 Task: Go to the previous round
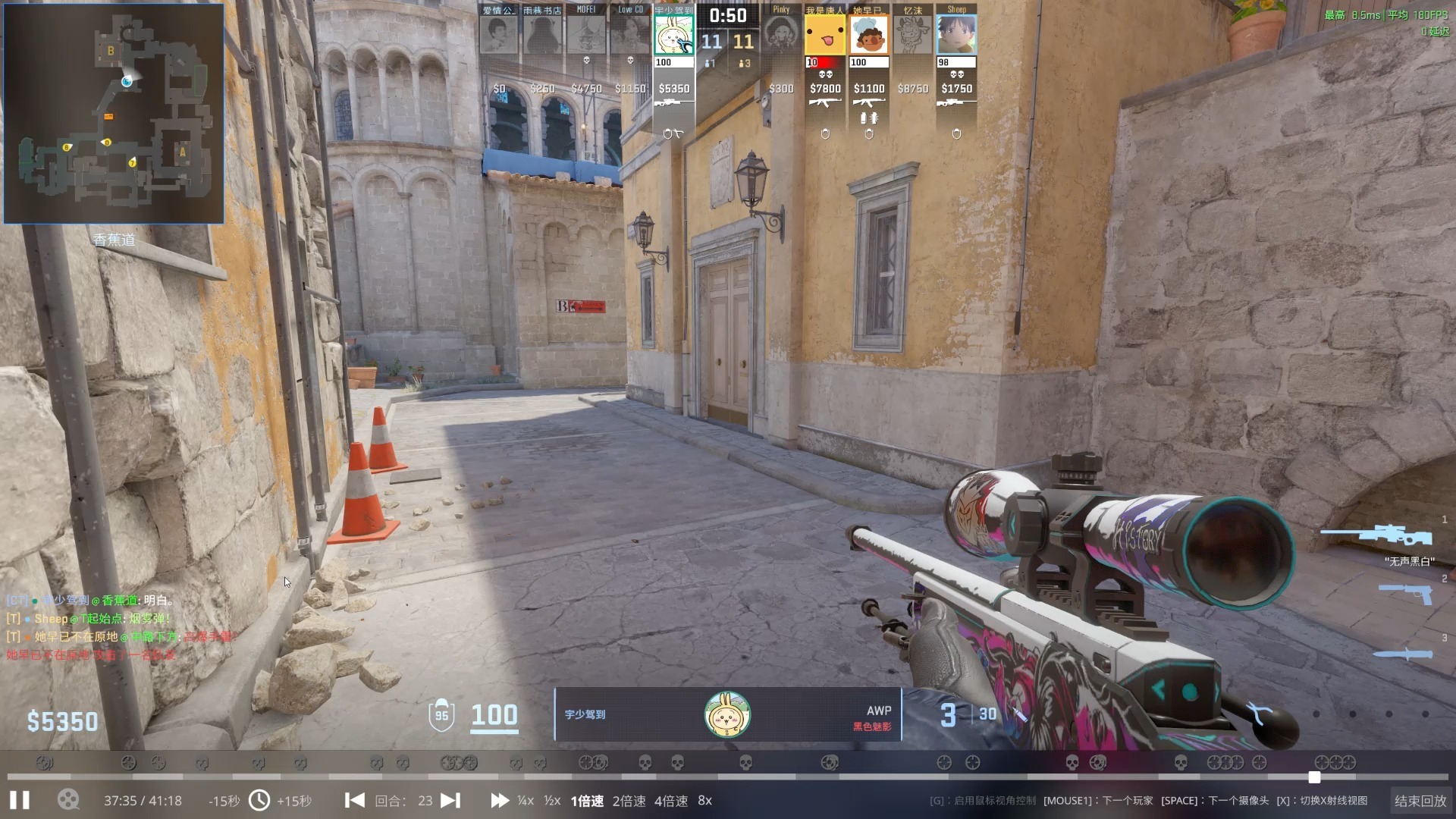pyautogui.click(x=354, y=801)
